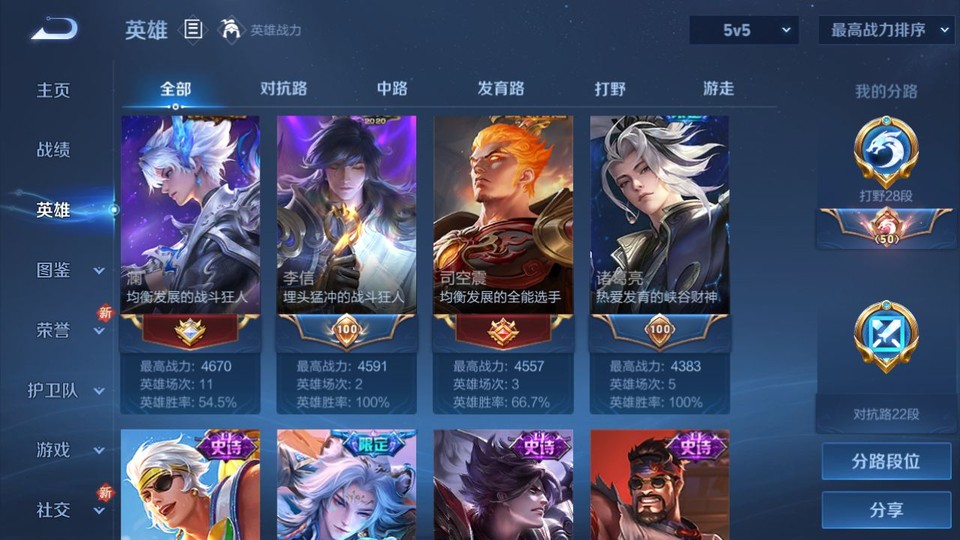Switch to the 全部 heroes tab
The height and width of the screenshot is (540, 960).
pyautogui.click(x=175, y=89)
